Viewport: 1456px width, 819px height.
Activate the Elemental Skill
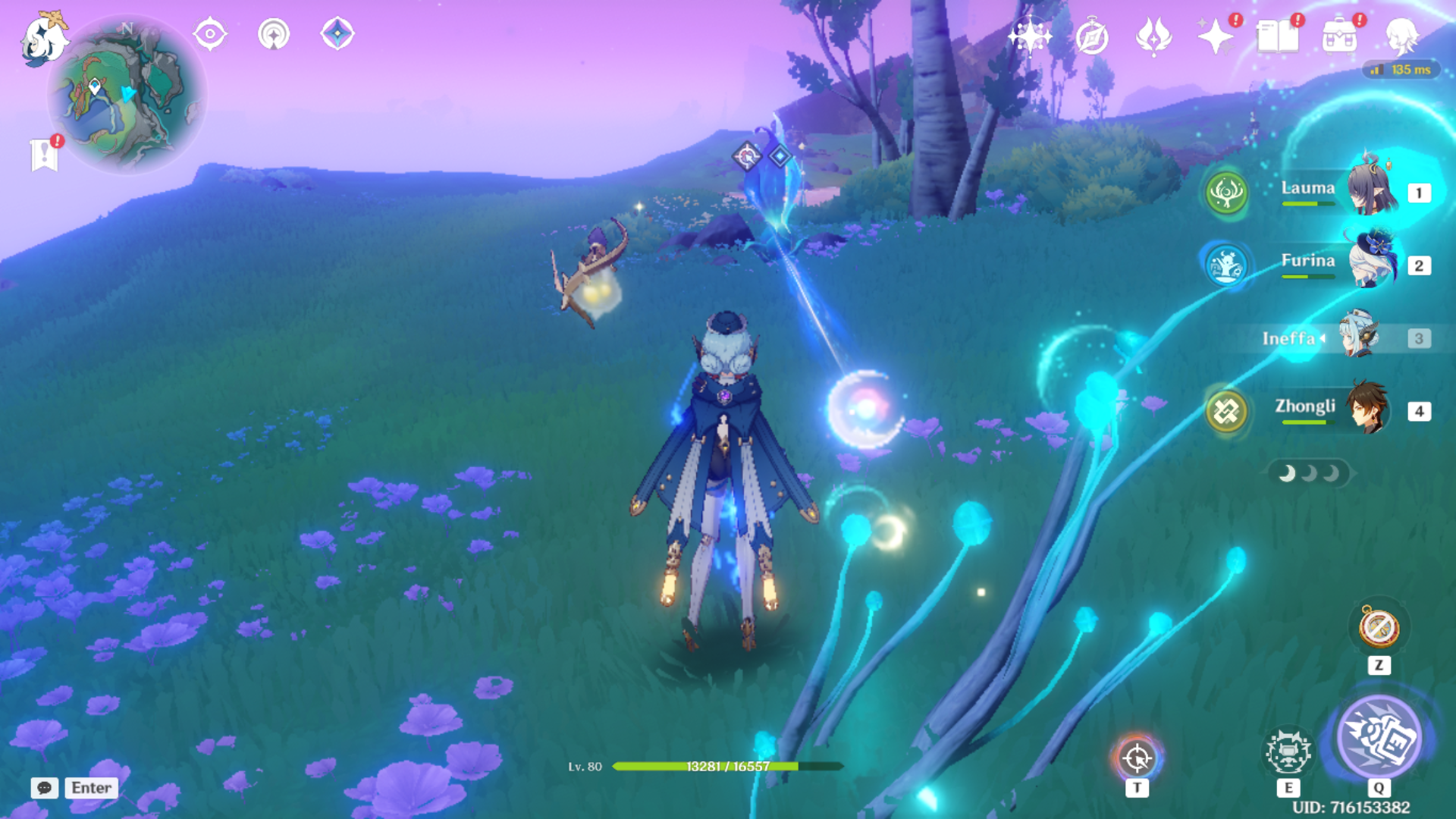tap(1288, 751)
